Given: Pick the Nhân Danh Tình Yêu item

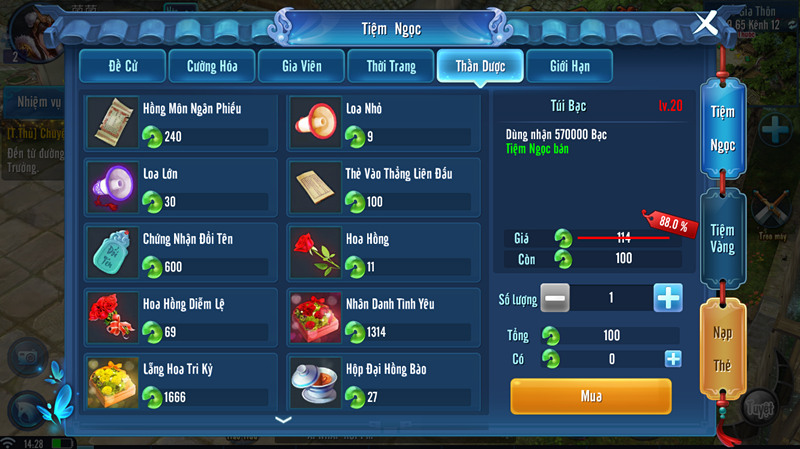Looking at the screenshot, I should (x=381, y=319).
